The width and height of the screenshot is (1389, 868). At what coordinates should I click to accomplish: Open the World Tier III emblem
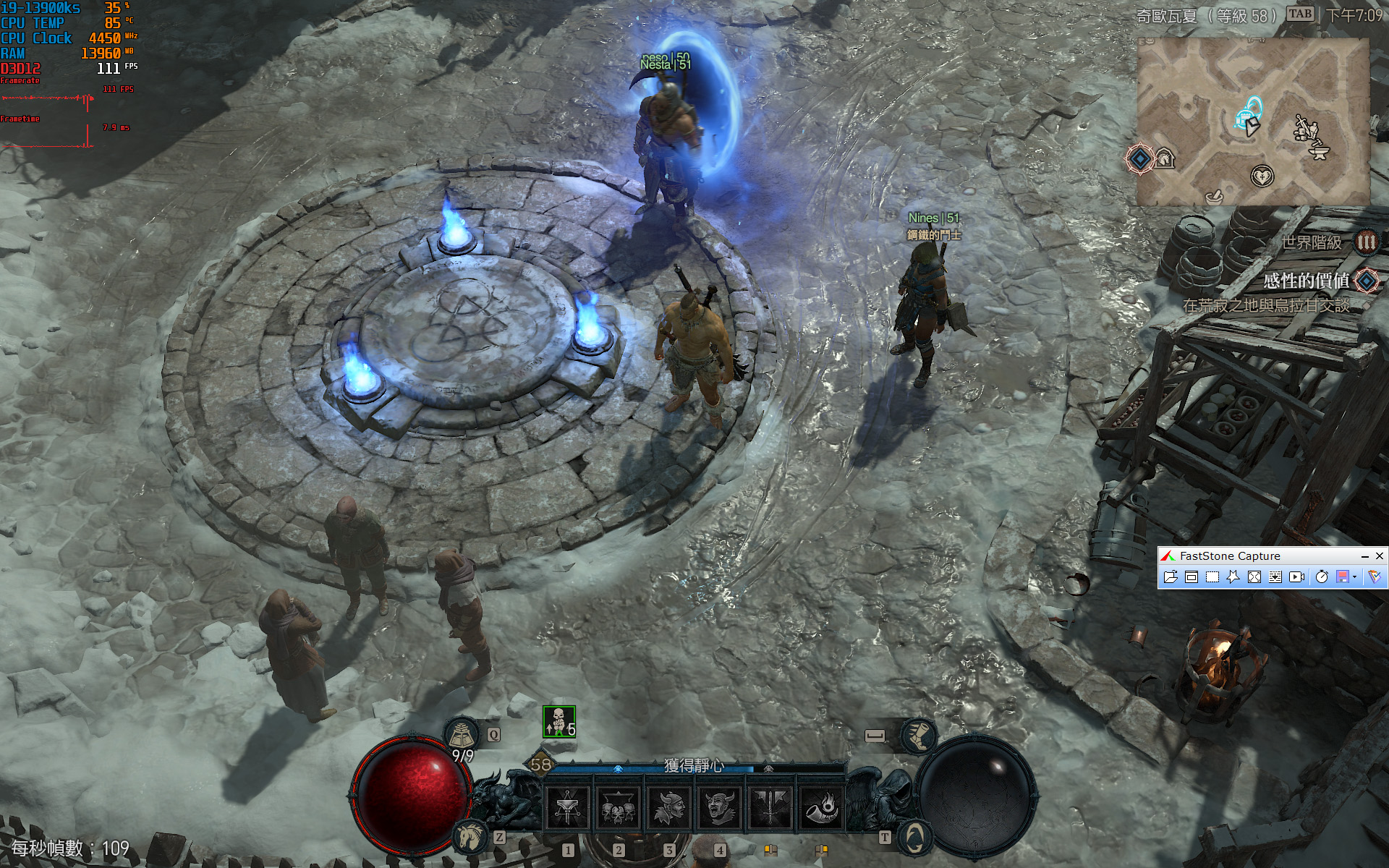tap(1366, 242)
